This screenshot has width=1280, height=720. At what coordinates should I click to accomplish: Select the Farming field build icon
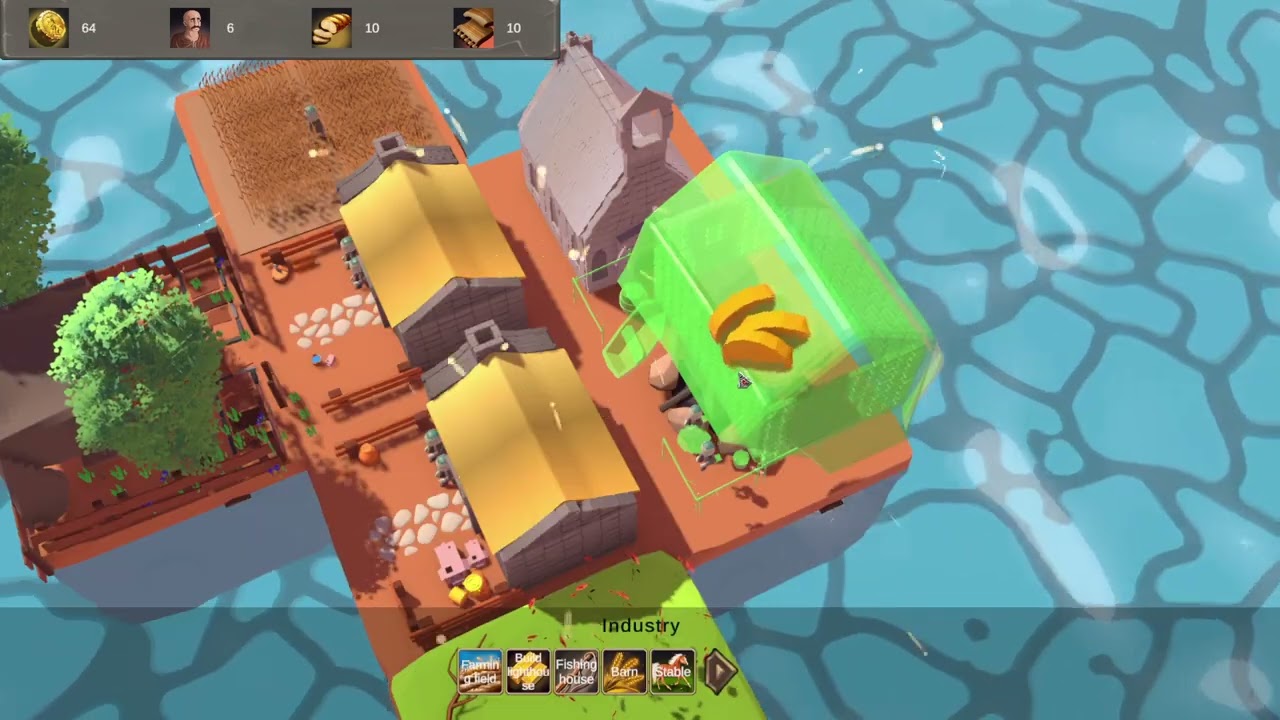(479, 671)
